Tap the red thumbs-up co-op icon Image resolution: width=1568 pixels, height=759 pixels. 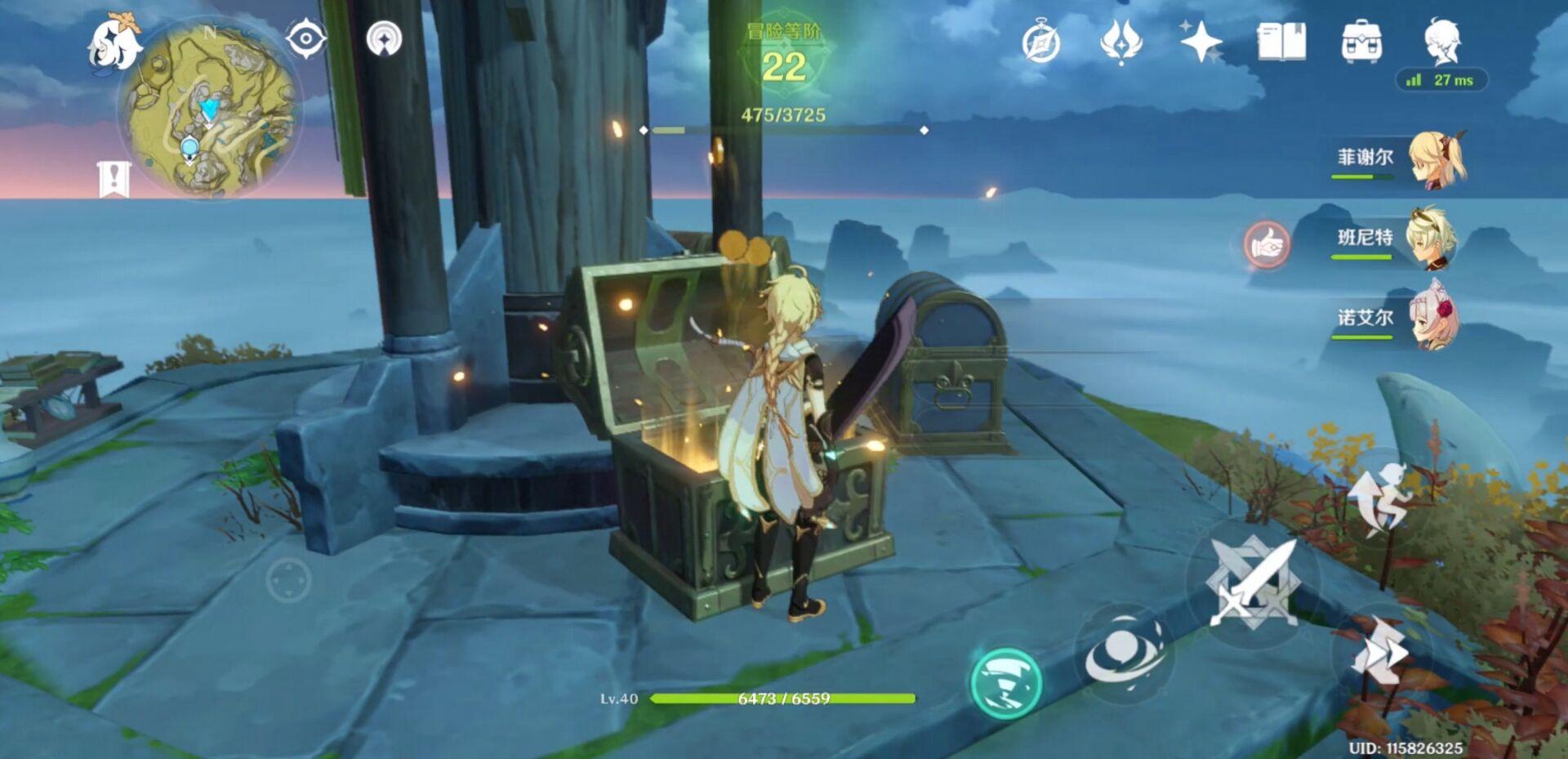1267,243
